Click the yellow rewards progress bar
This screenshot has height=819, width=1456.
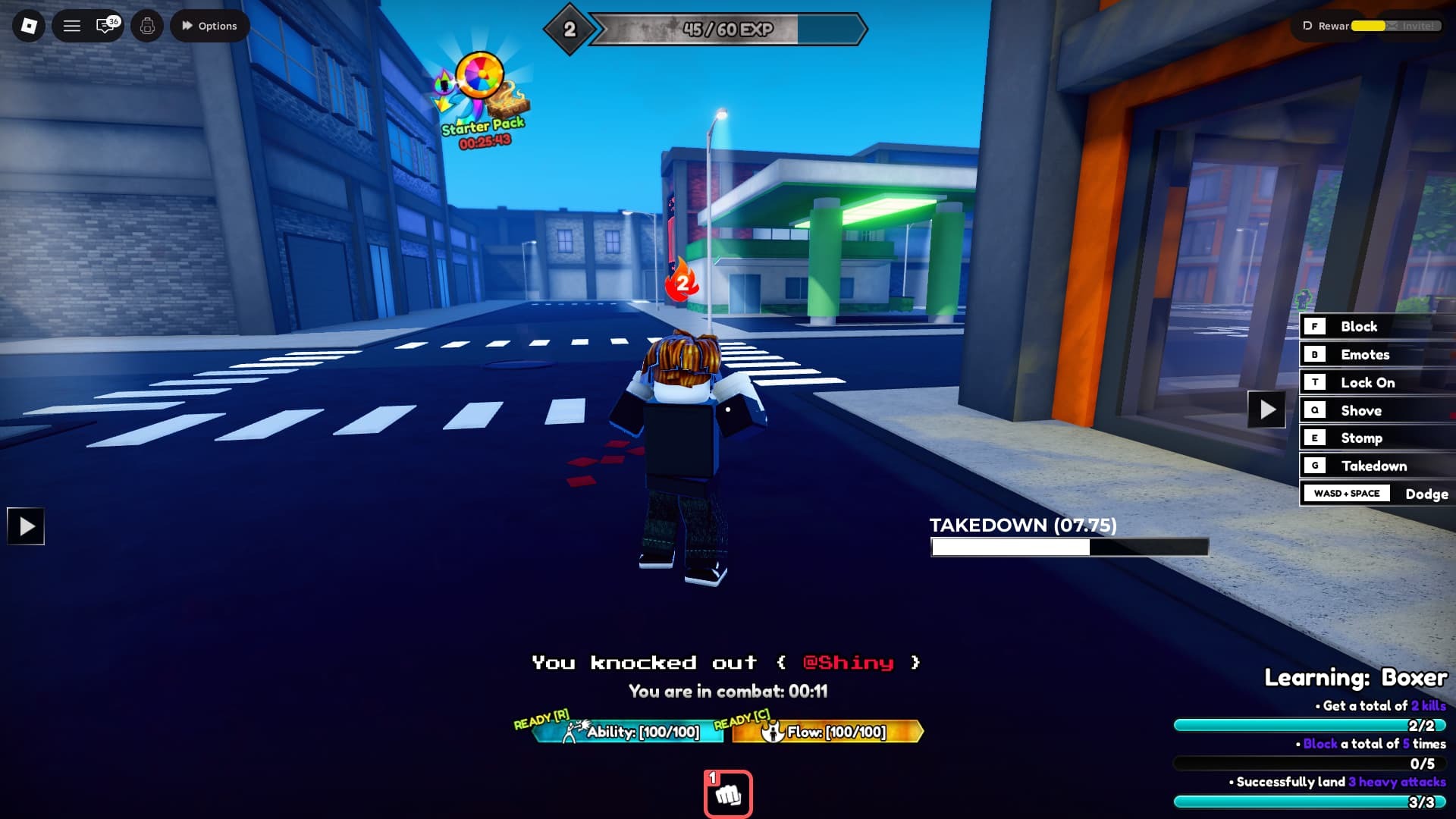click(1369, 25)
